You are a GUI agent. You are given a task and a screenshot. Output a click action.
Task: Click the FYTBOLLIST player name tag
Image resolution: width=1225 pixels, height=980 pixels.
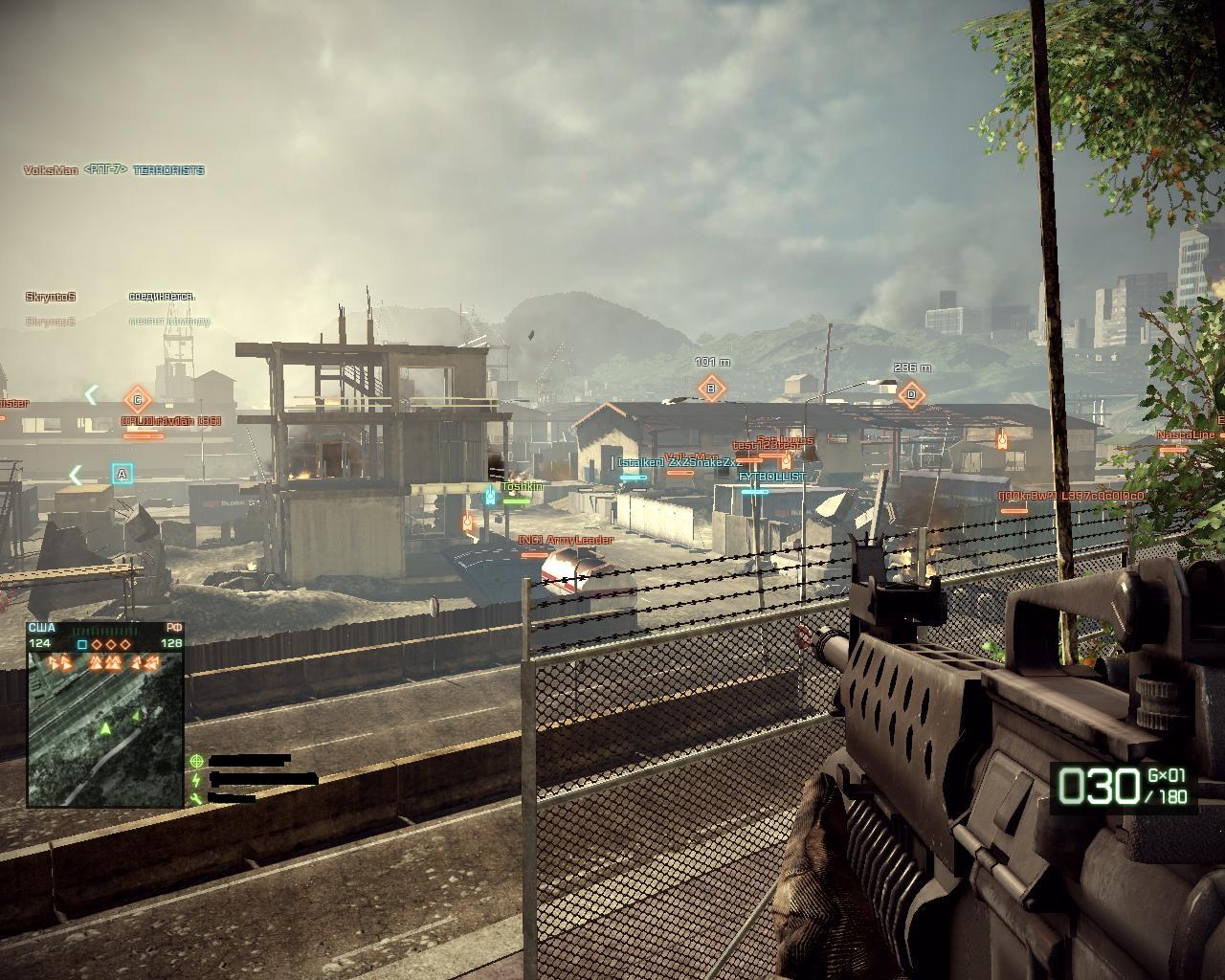[771, 477]
